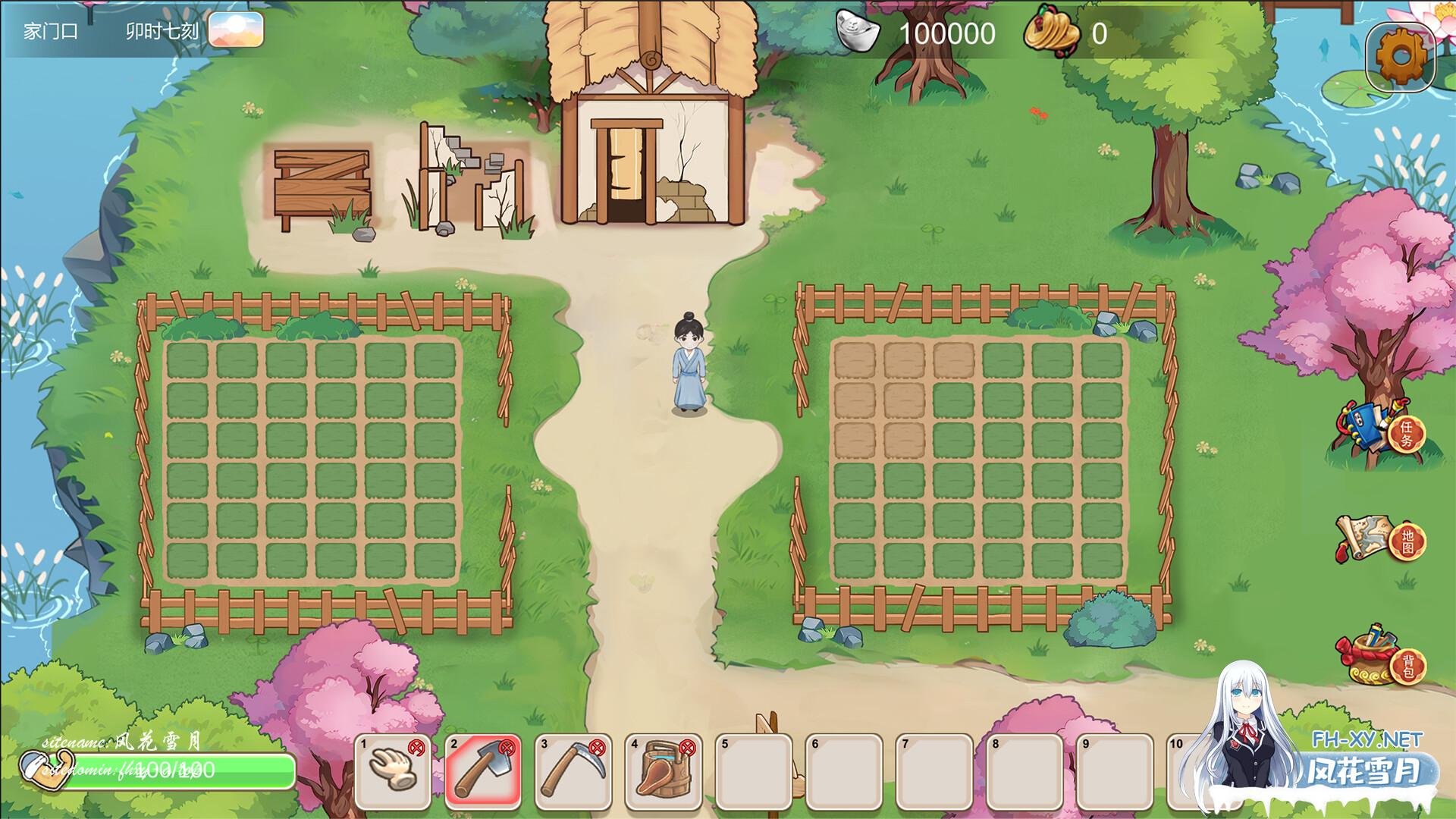Choose the sickle hotbar slot
The image size is (1456, 819).
[573, 771]
